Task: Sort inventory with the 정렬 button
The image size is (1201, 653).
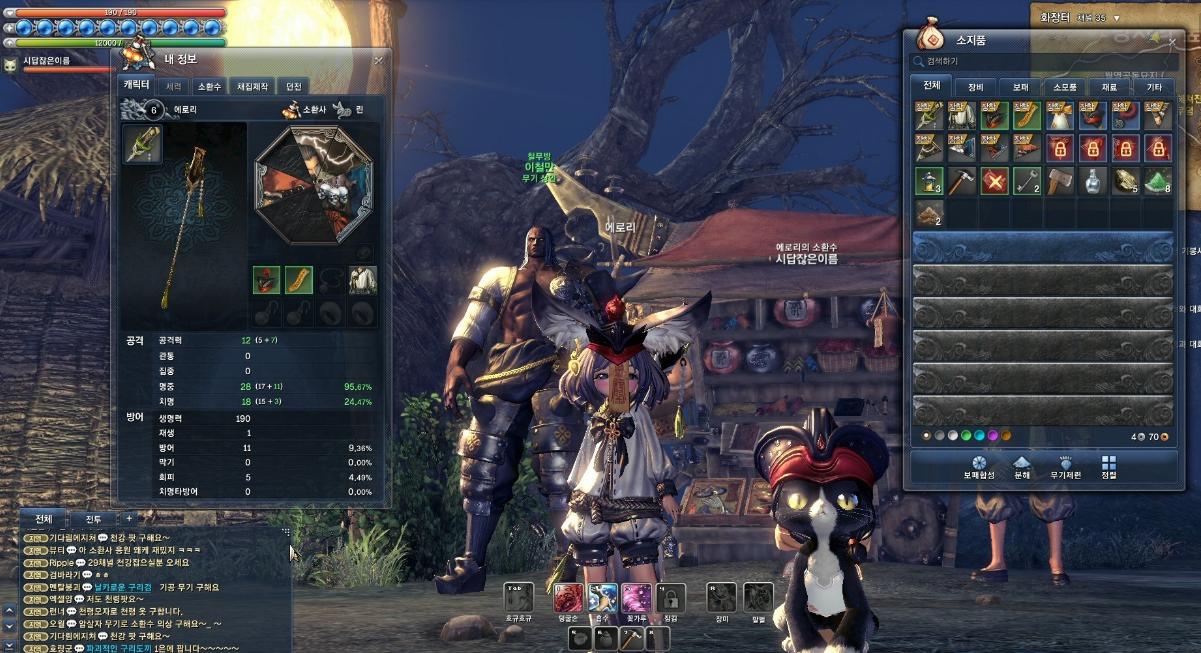Action: tap(1109, 468)
